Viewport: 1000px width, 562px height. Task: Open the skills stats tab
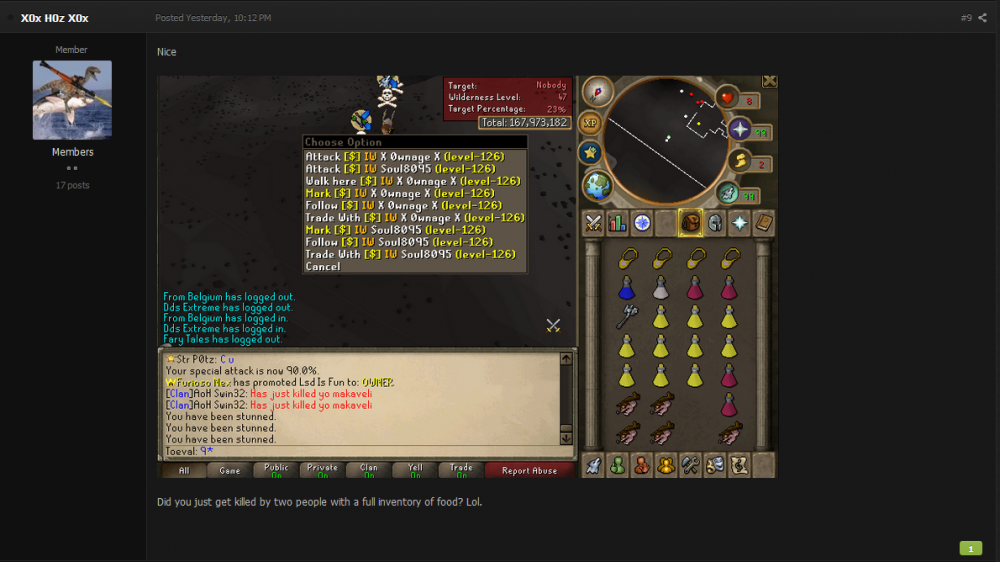tap(617, 223)
